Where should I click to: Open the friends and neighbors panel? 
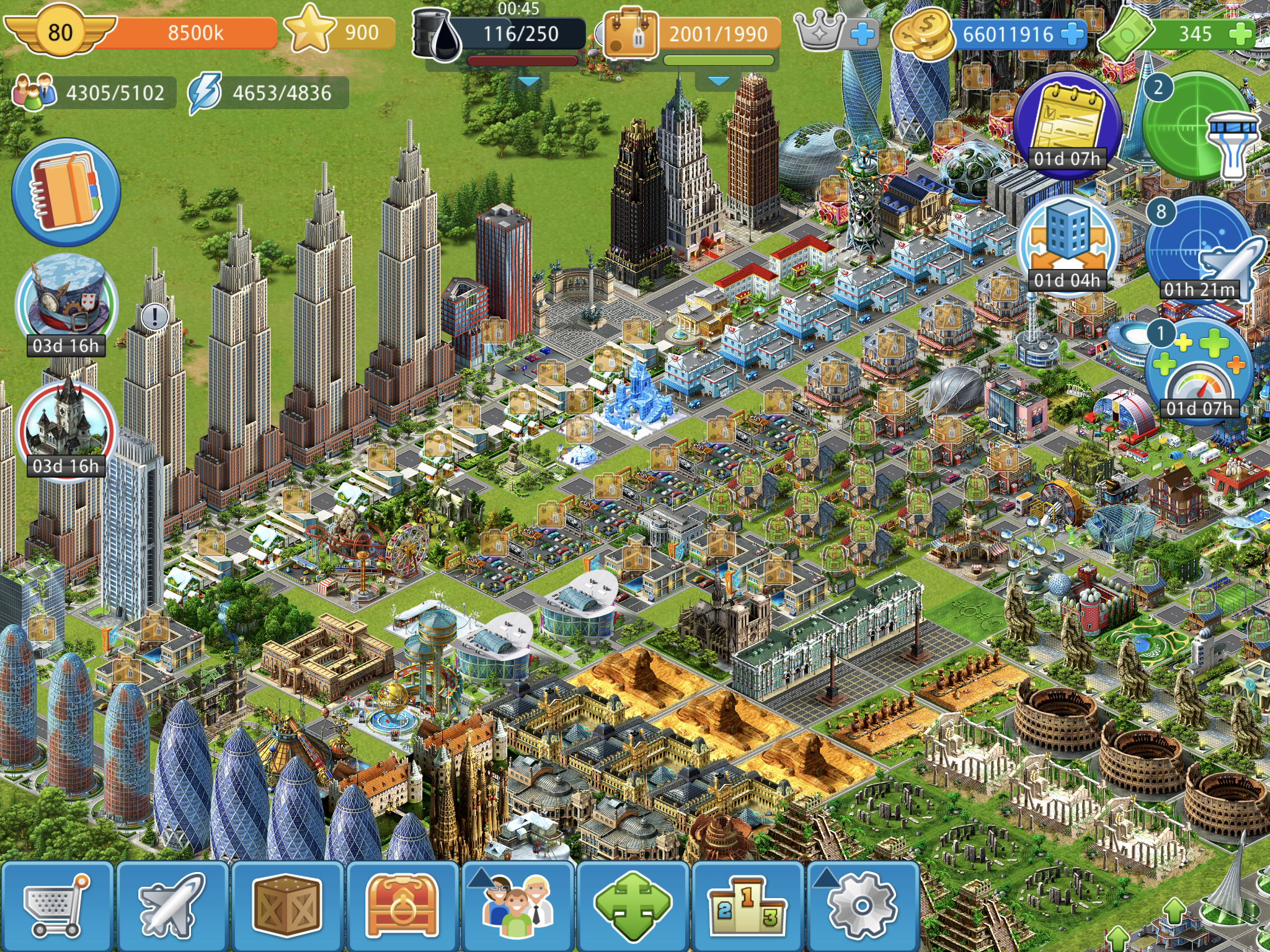coord(517,906)
